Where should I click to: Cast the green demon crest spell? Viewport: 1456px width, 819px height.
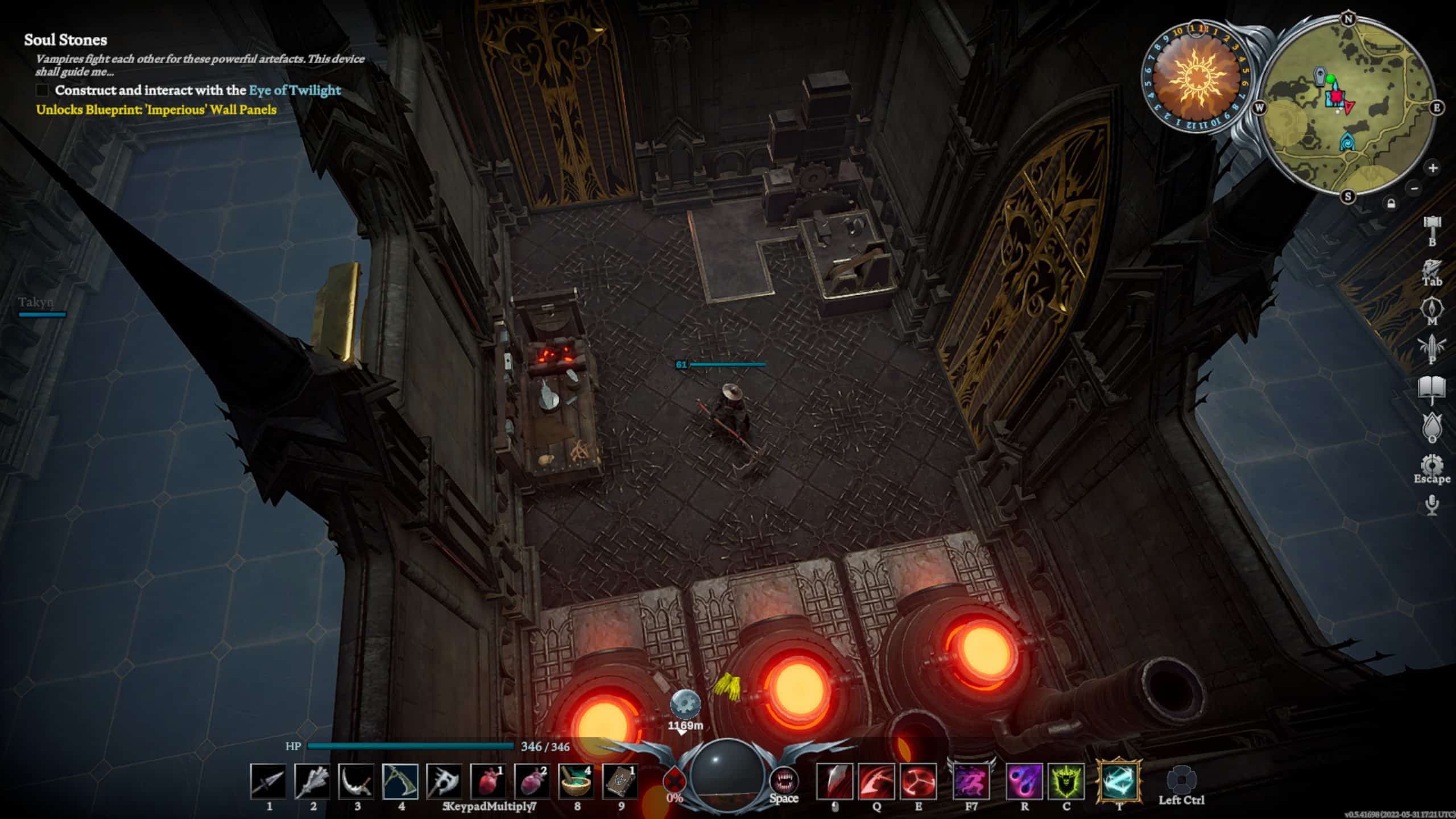(x=1066, y=781)
